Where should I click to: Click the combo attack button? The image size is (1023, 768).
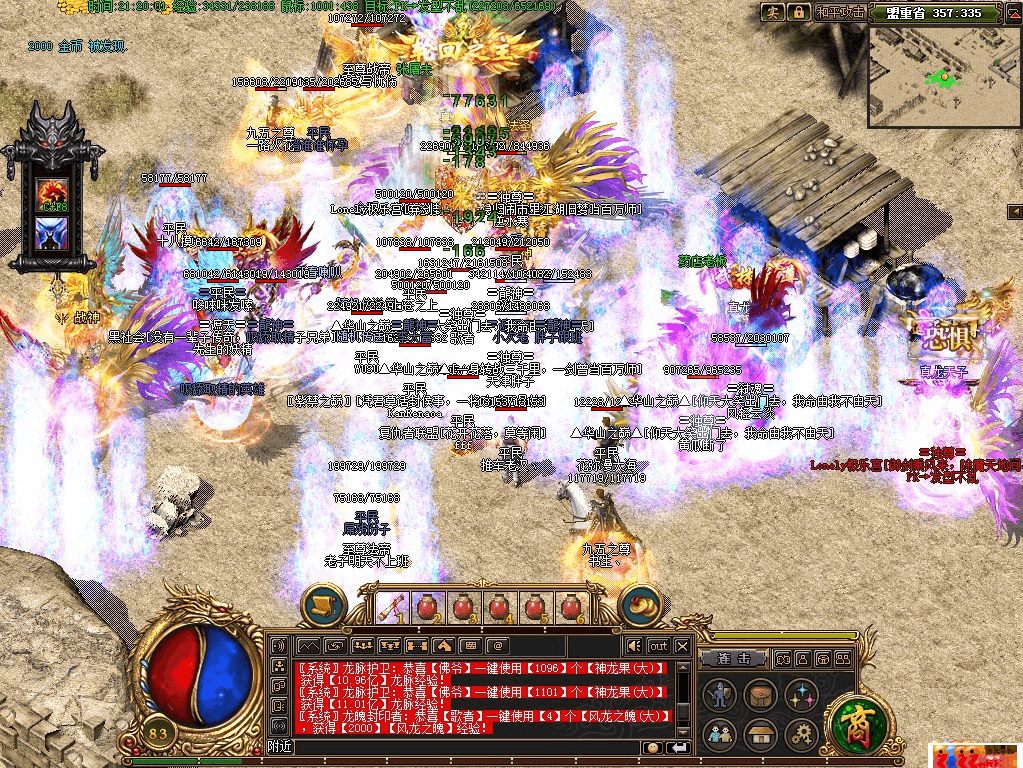(x=735, y=659)
